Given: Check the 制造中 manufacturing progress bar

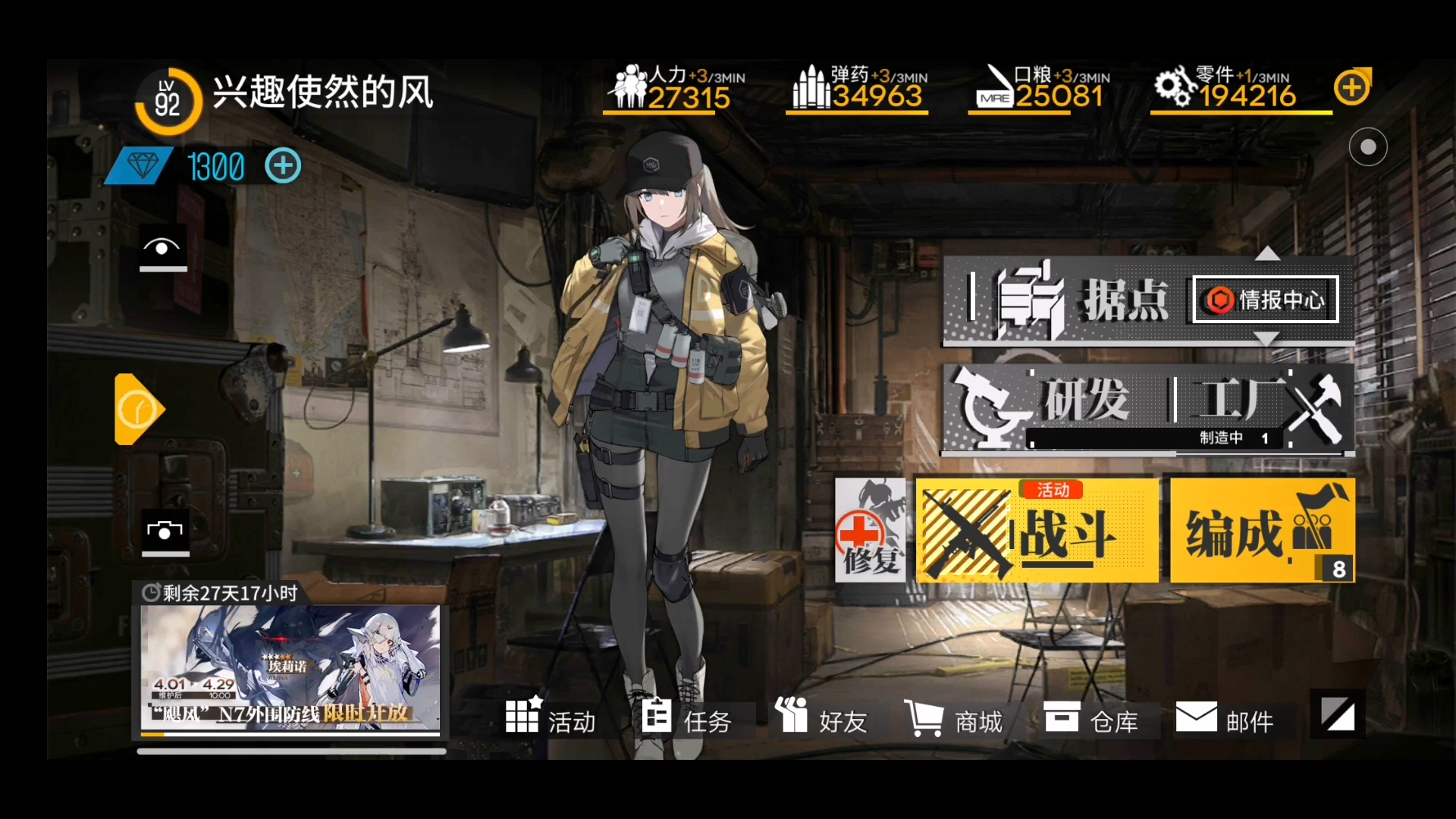Looking at the screenshot, I should click(1153, 438).
